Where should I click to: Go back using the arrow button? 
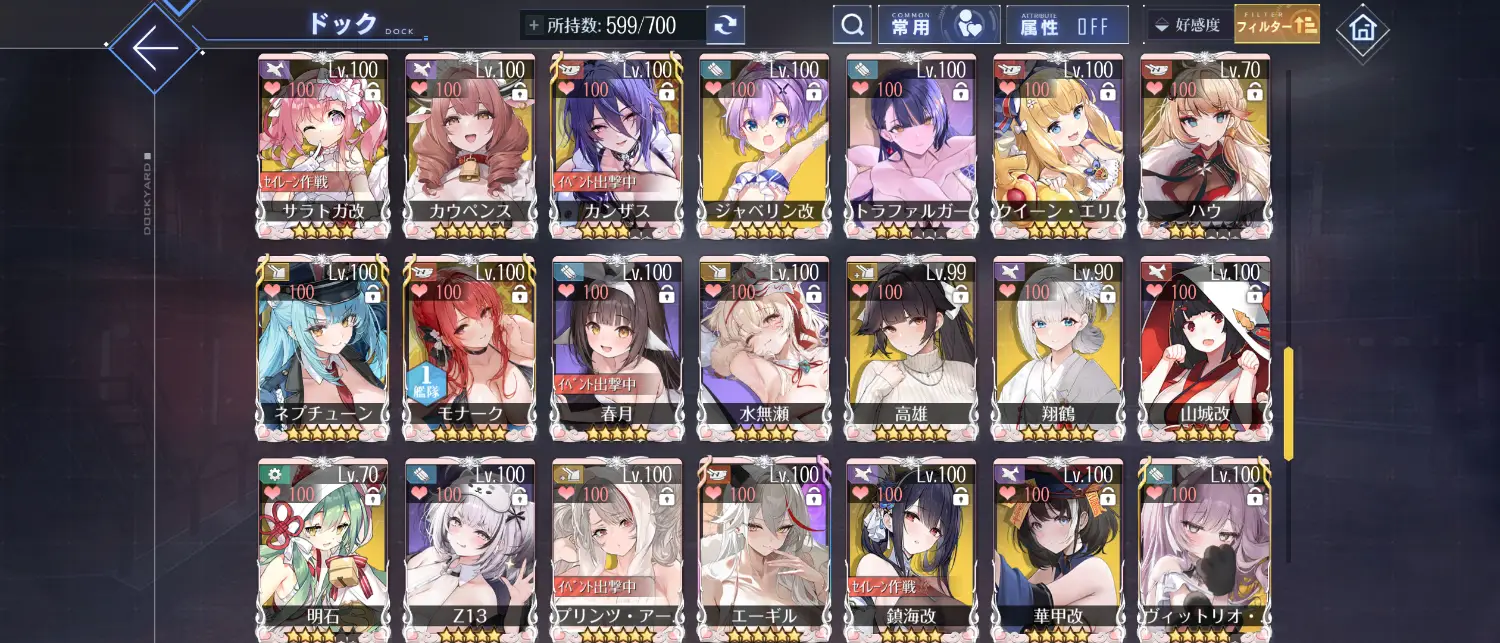click(x=155, y=47)
